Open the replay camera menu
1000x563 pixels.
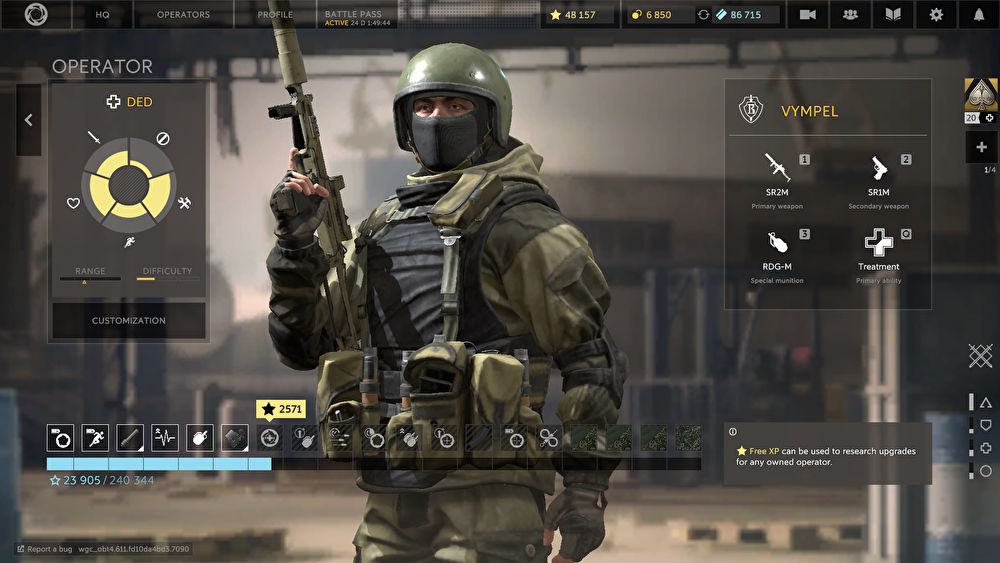click(808, 15)
